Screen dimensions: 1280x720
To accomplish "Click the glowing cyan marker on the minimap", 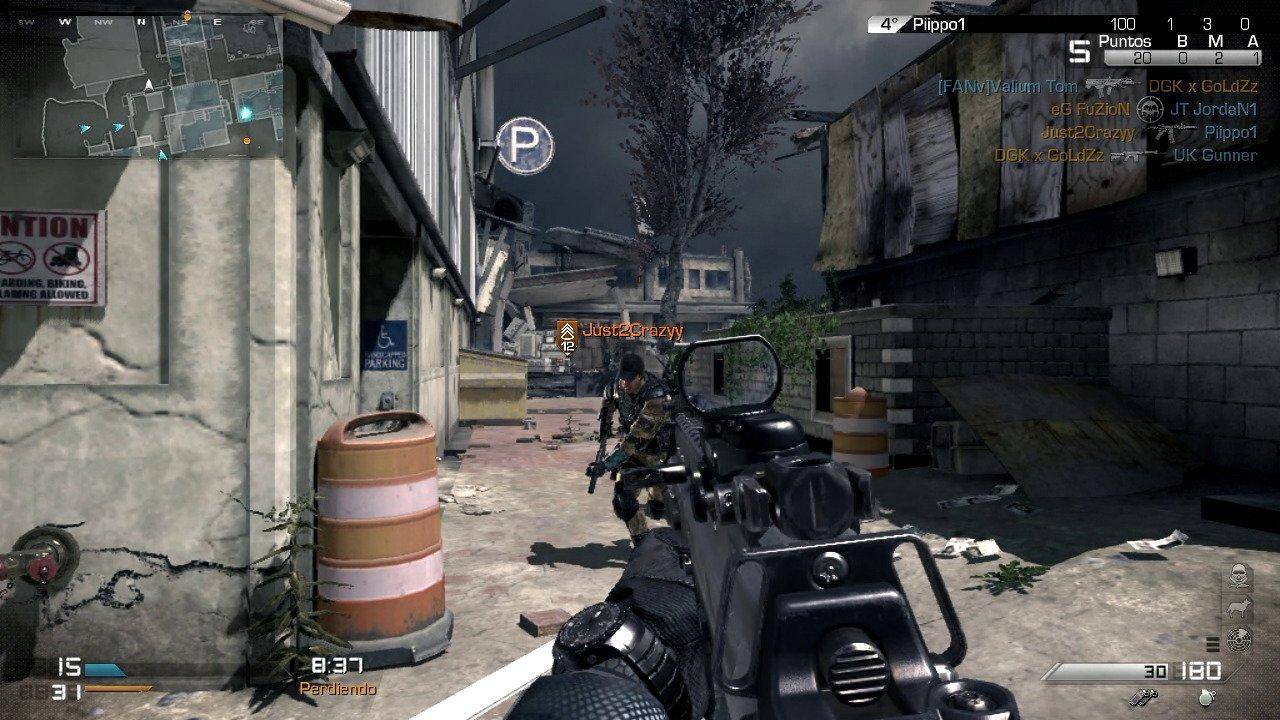I will [246, 114].
